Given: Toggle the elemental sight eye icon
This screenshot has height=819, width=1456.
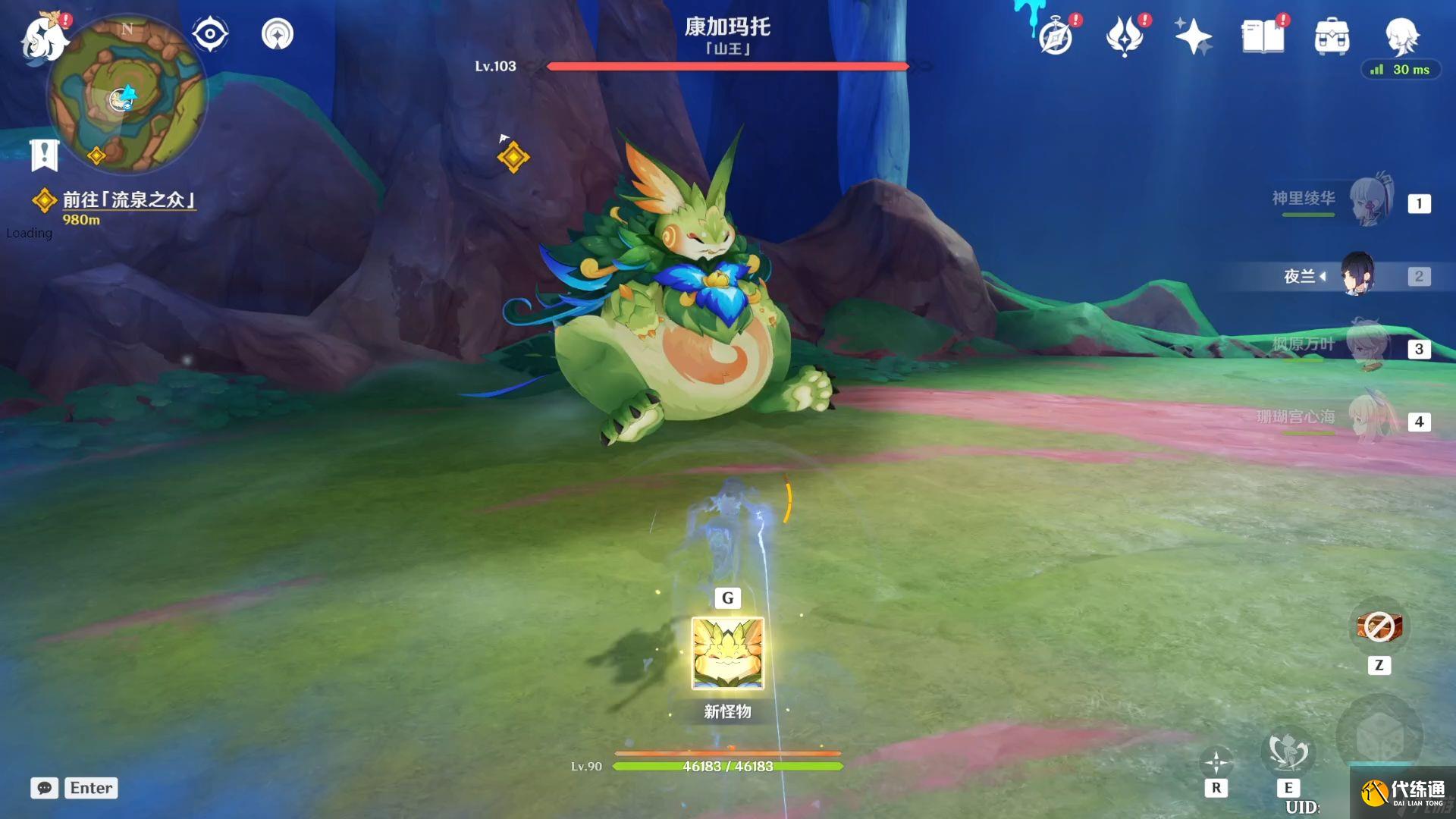Looking at the screenshot, I should point(210,34).
